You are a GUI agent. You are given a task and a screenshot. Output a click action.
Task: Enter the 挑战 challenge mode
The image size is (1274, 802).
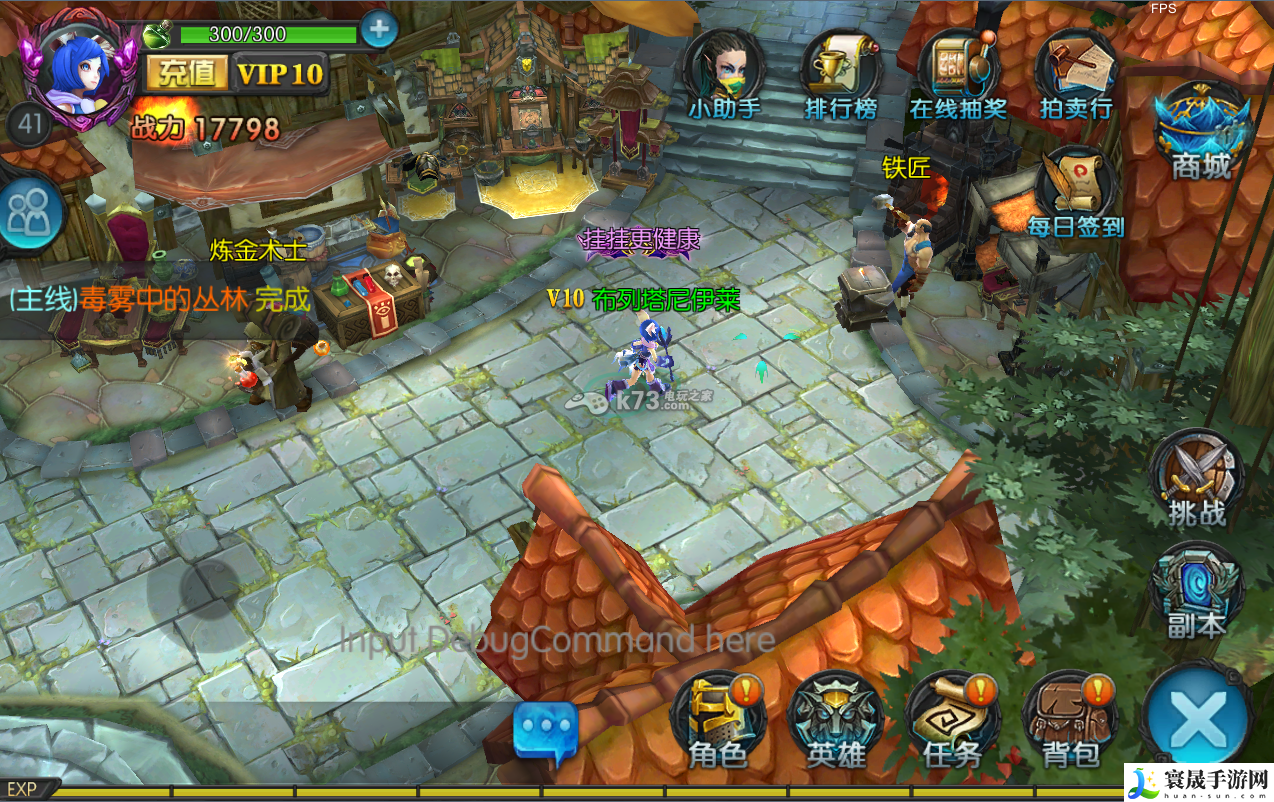tap(1196, 480)
